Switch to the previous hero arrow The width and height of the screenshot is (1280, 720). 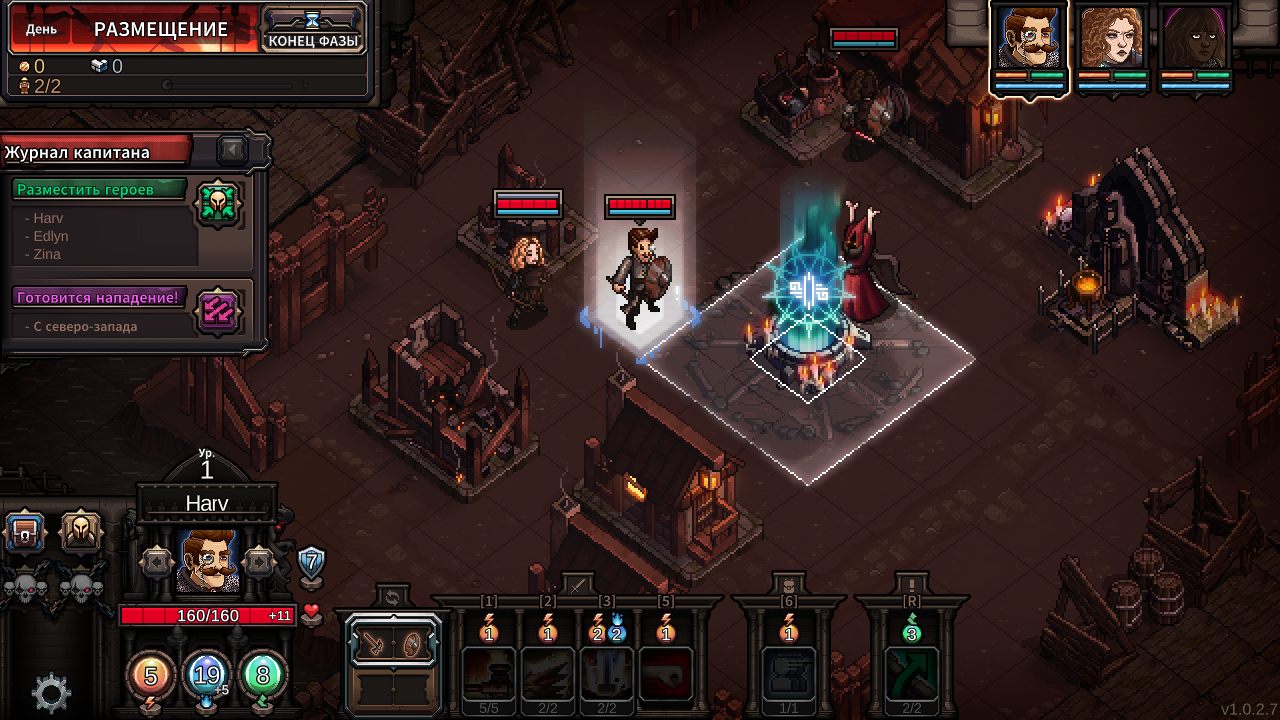156,562
